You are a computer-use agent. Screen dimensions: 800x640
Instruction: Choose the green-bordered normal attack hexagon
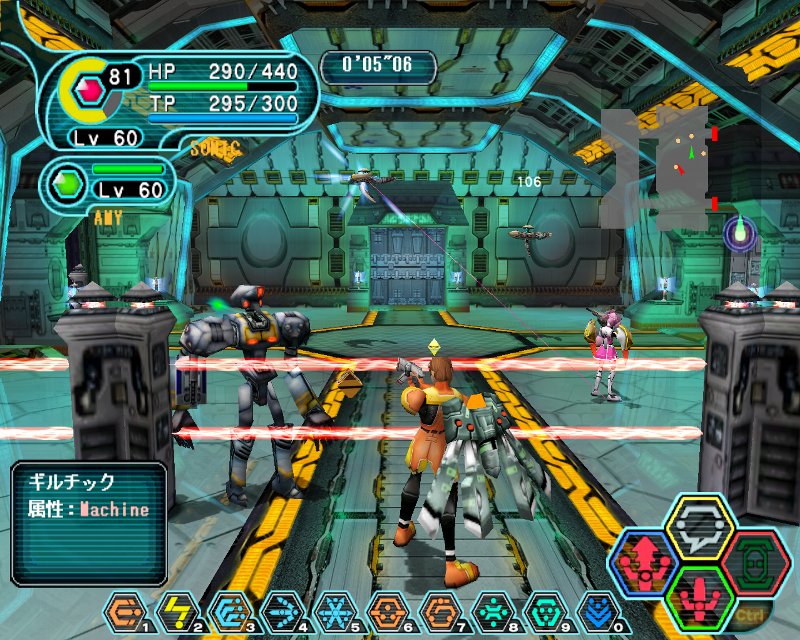pos(700,597)
